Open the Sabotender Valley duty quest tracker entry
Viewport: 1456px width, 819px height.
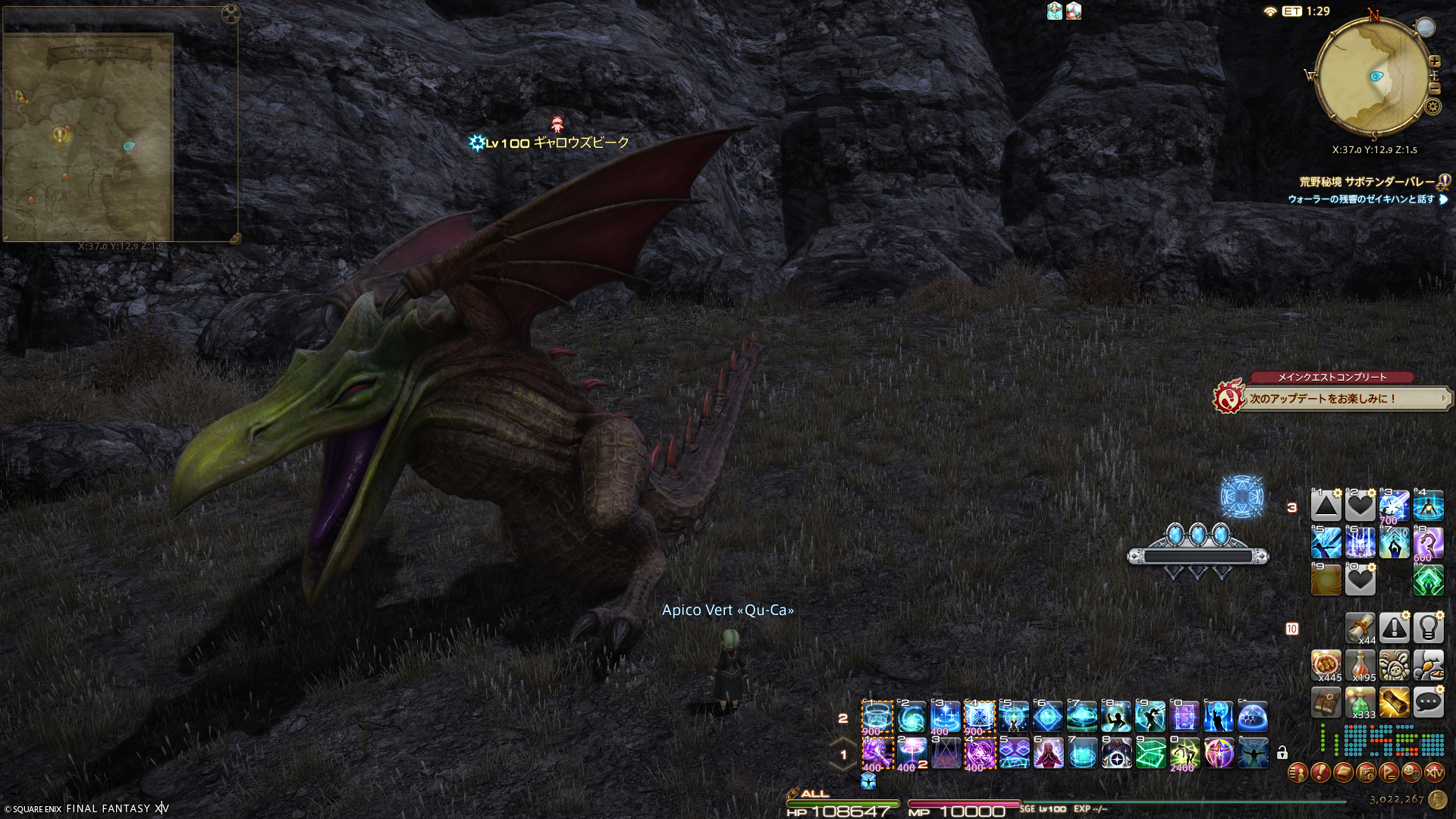point(1367,182)
